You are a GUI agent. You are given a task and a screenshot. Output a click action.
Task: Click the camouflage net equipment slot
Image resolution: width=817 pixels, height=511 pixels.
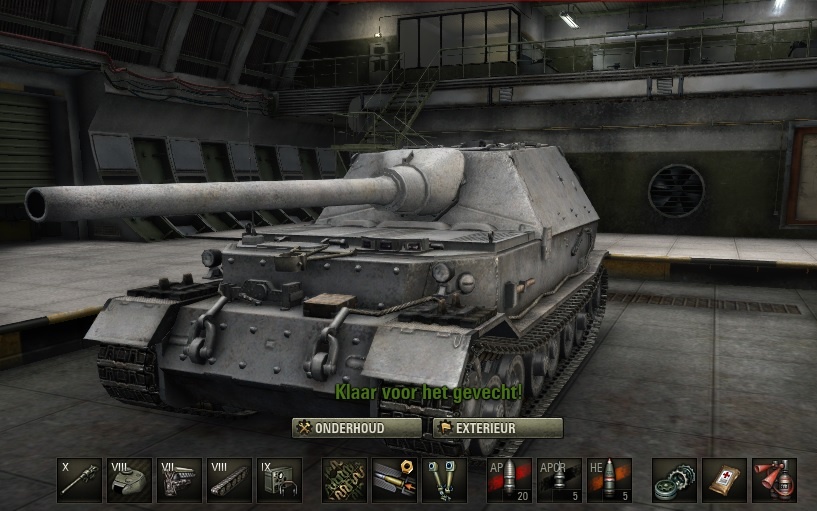point(344,480)
